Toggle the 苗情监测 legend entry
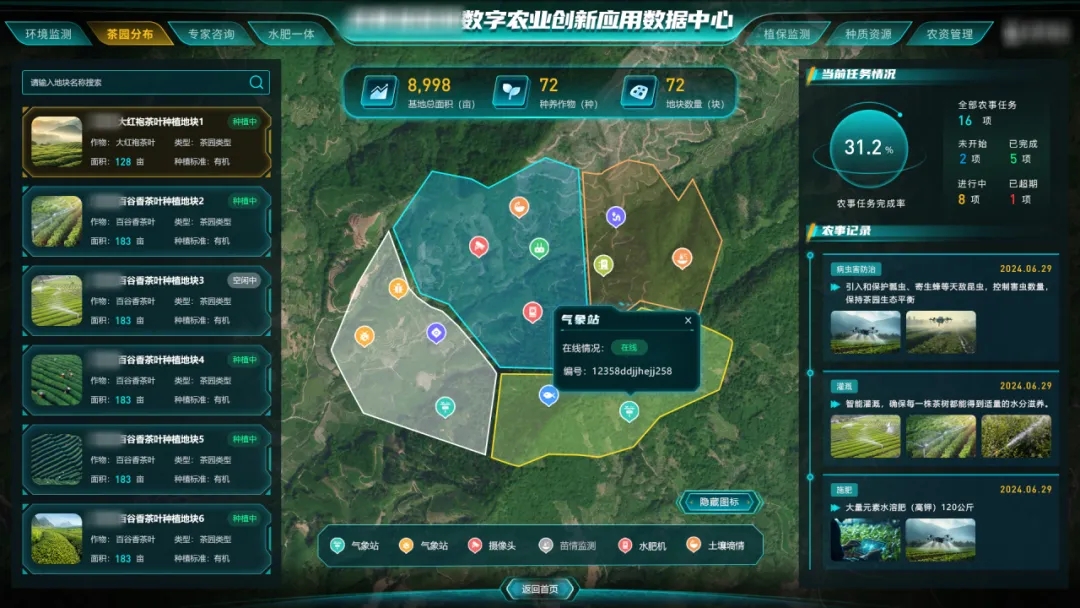 click(x=570, y=546)
